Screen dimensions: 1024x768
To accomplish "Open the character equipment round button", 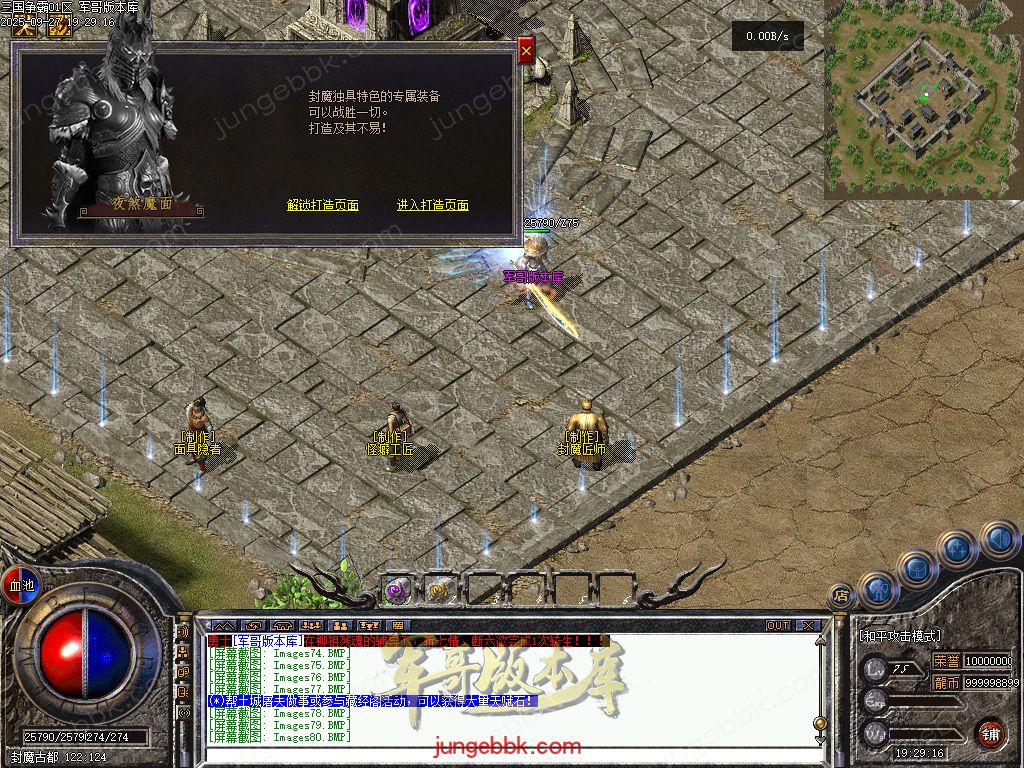I will [x=877, y=589].
